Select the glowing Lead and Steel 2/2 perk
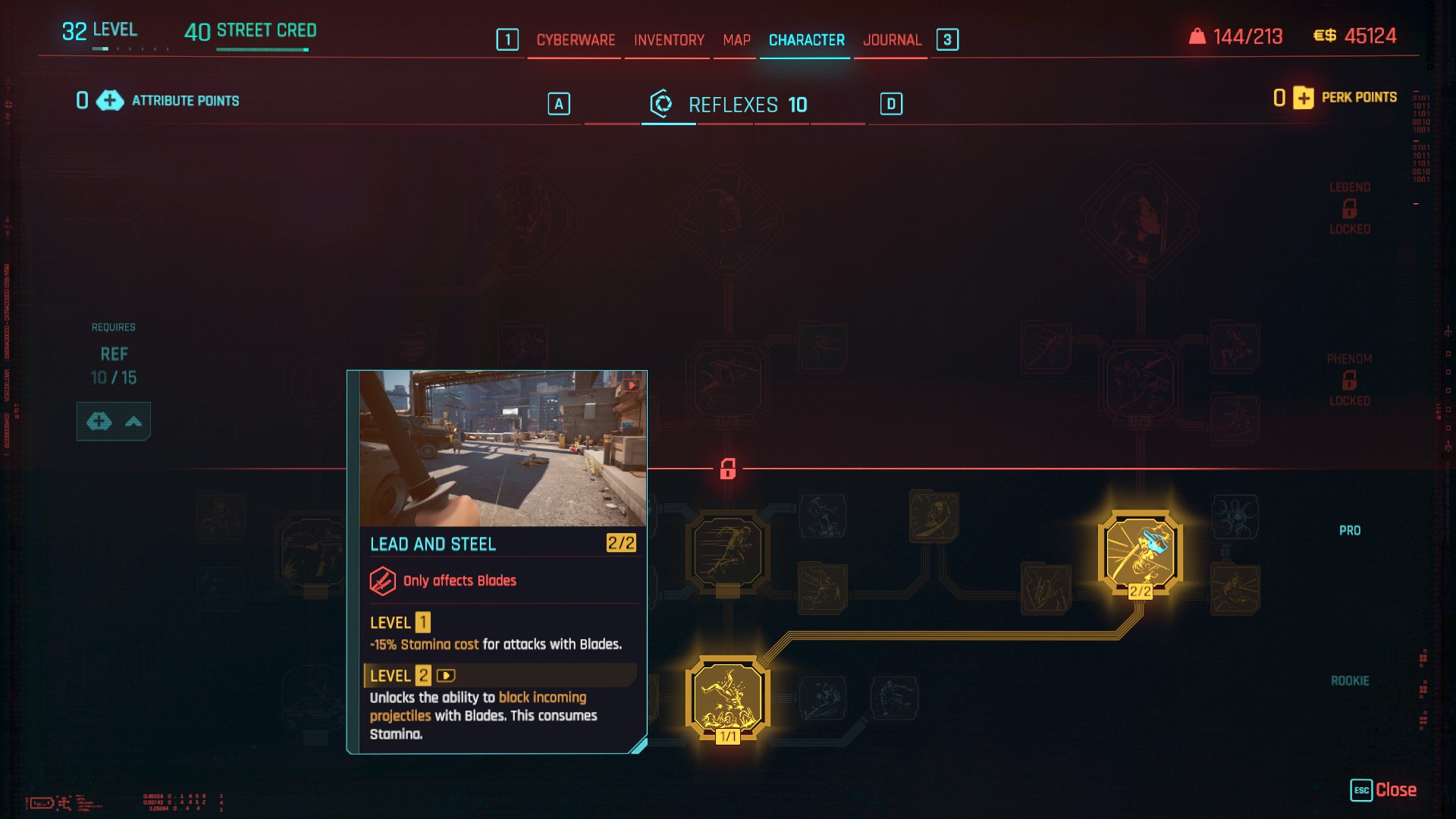The height and width of the screenshot is (819, 1456). [x=1140, y=552]
